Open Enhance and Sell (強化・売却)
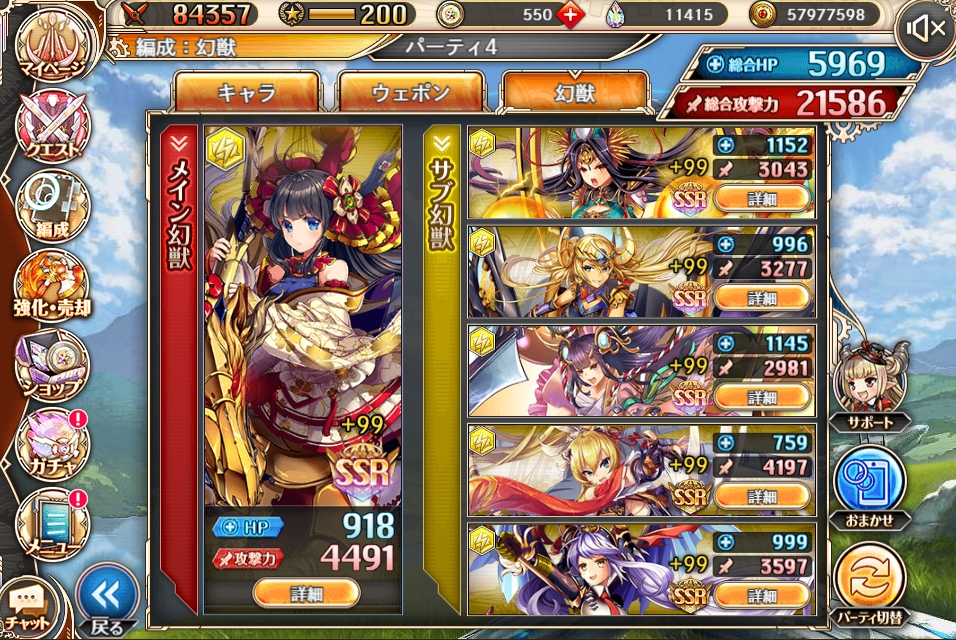The width and height of the screenshot is (956, 640). [52, 286]
